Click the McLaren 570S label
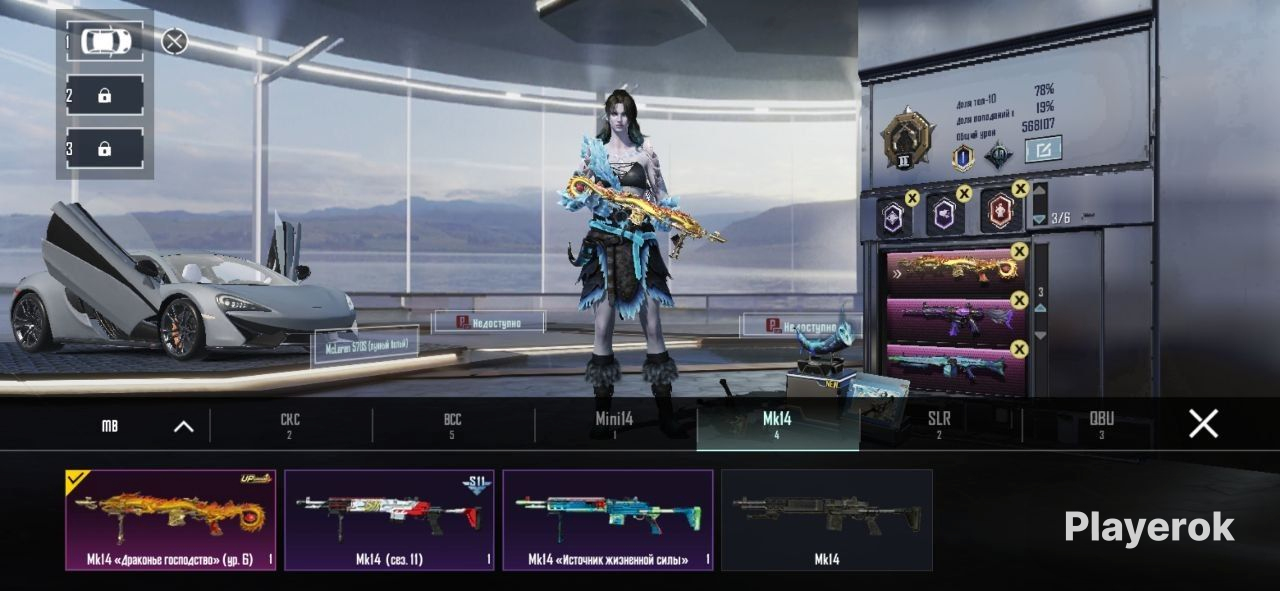 pos(364,345)
